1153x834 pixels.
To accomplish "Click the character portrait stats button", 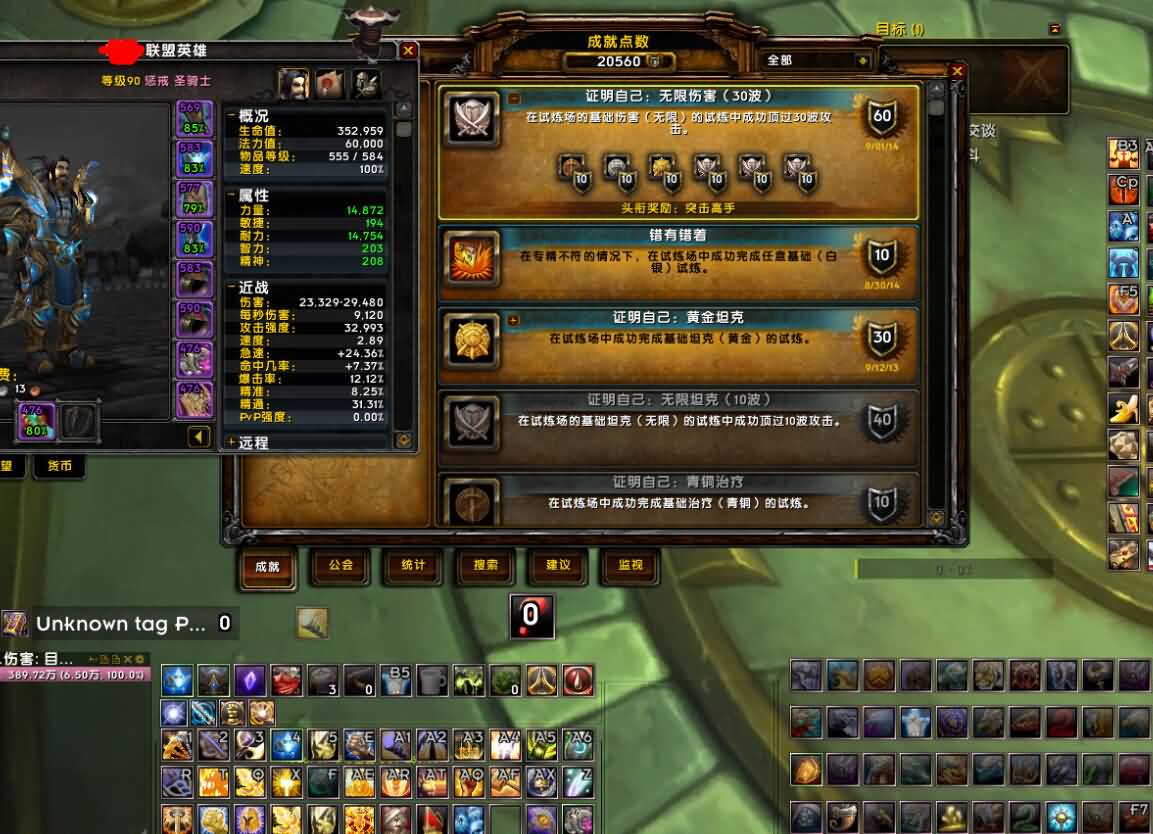I will 293,84.
